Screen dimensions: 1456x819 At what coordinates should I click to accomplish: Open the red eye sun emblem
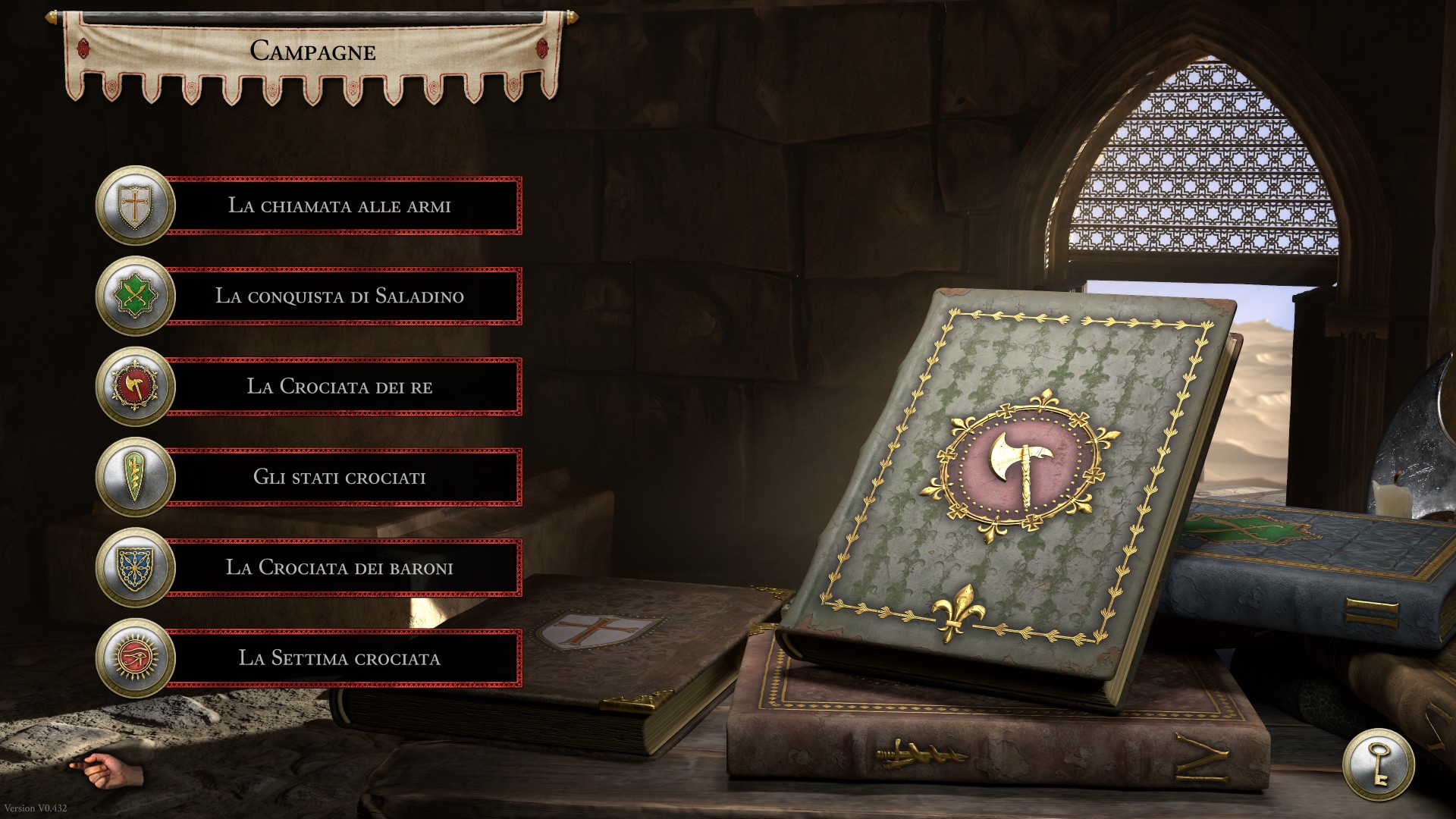(135, 657)
